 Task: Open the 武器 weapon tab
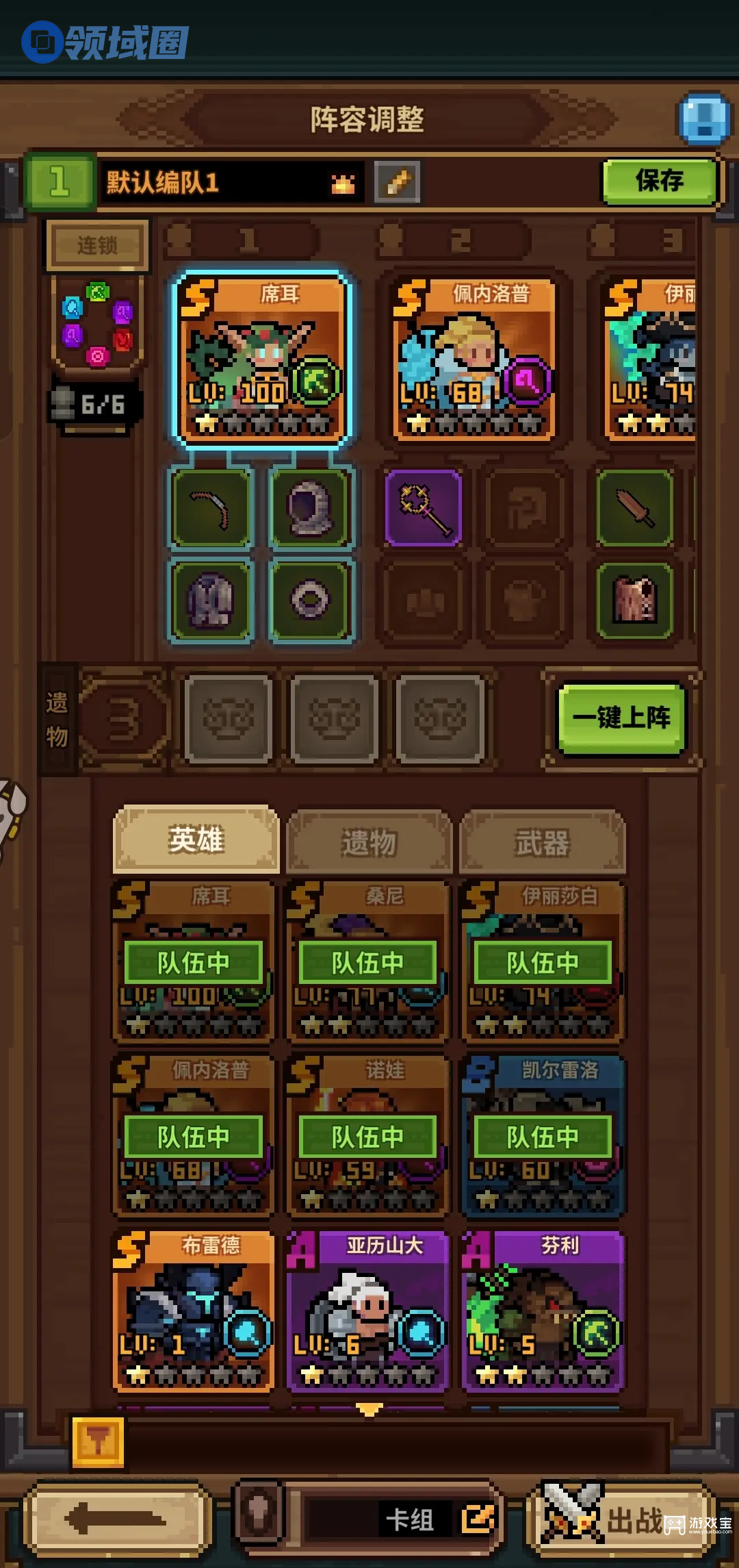click(542, 842)
